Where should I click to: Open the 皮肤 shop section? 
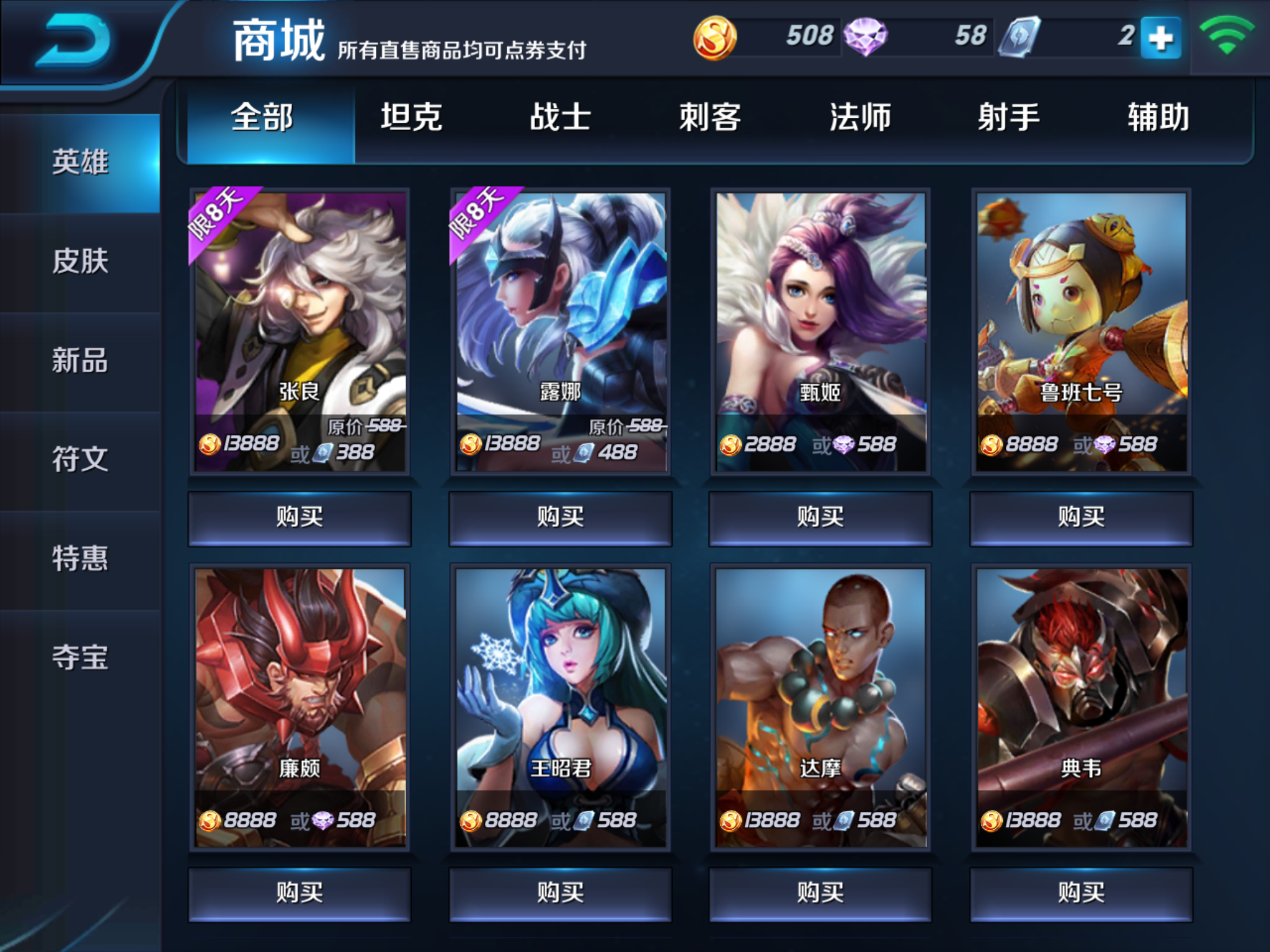coord(80,261)
